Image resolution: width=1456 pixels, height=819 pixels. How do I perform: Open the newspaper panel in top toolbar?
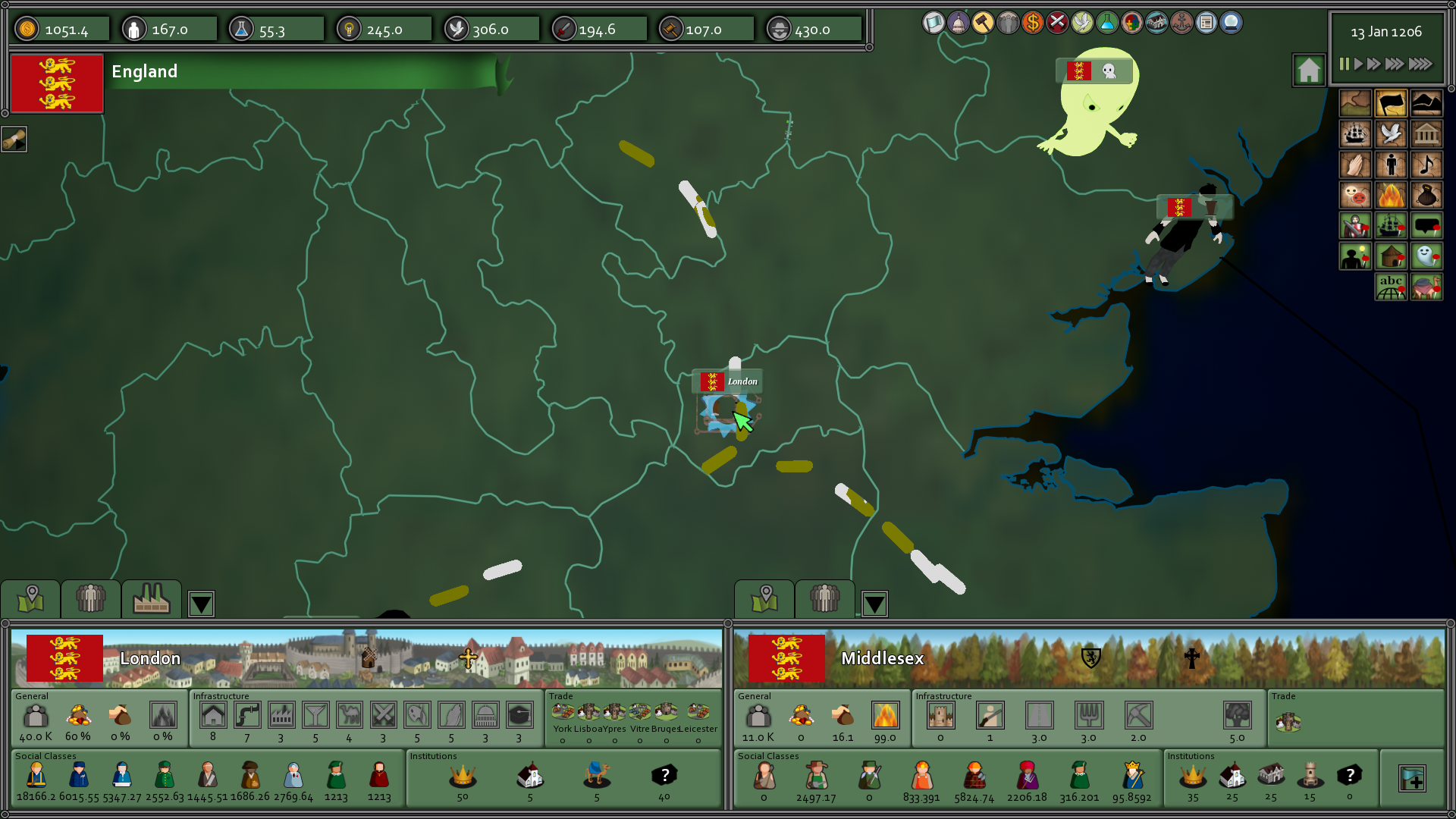(x=1205, y=23)
